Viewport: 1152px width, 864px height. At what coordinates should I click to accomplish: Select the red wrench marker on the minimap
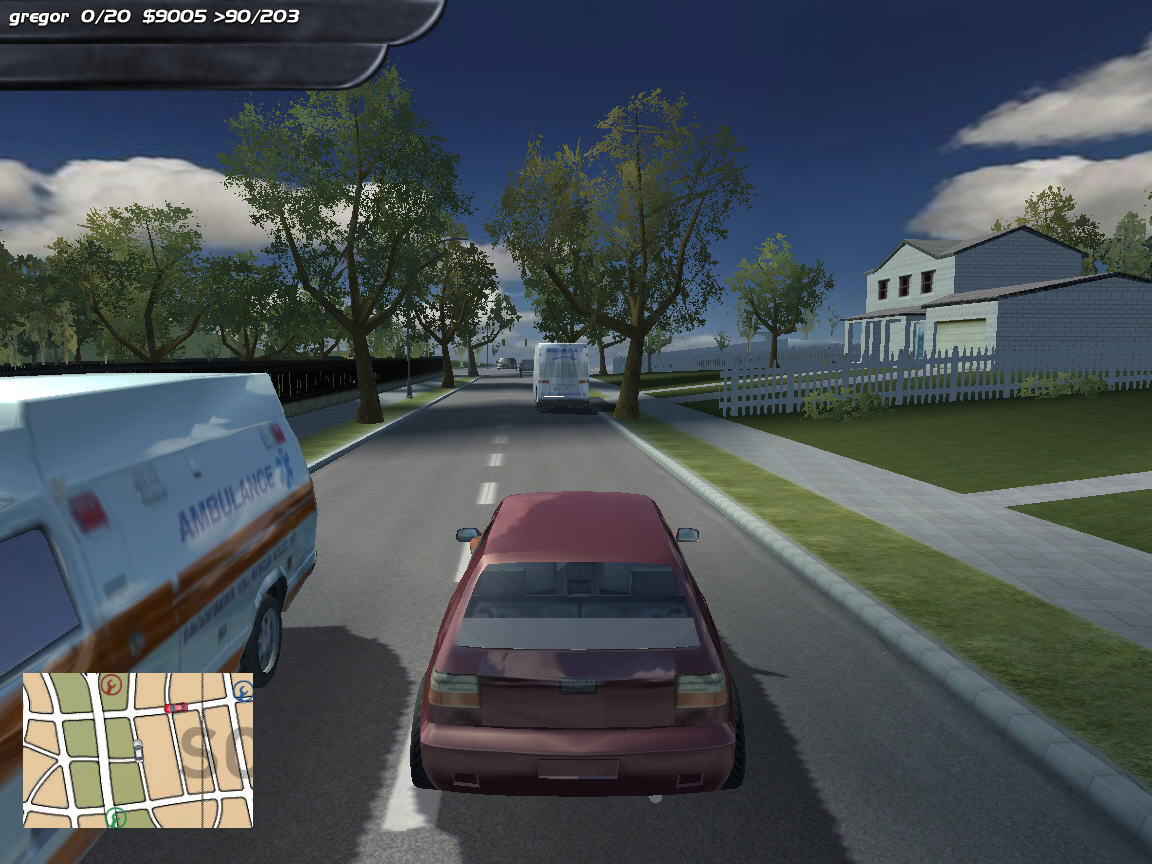[x=111, y=685]
